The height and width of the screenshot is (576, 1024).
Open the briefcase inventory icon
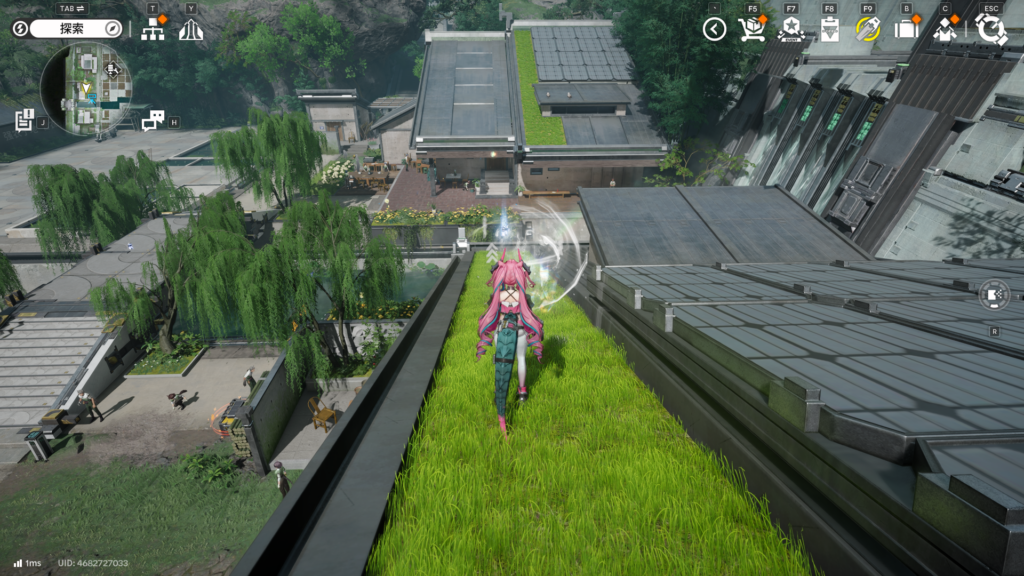point(906,29)
